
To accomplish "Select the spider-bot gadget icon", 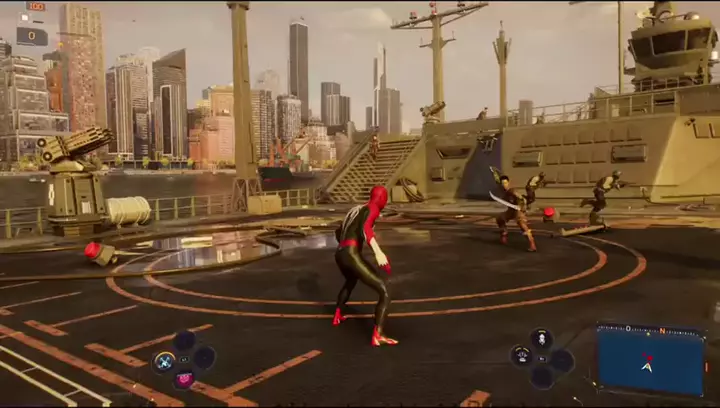I will click(x=521, y=356).
